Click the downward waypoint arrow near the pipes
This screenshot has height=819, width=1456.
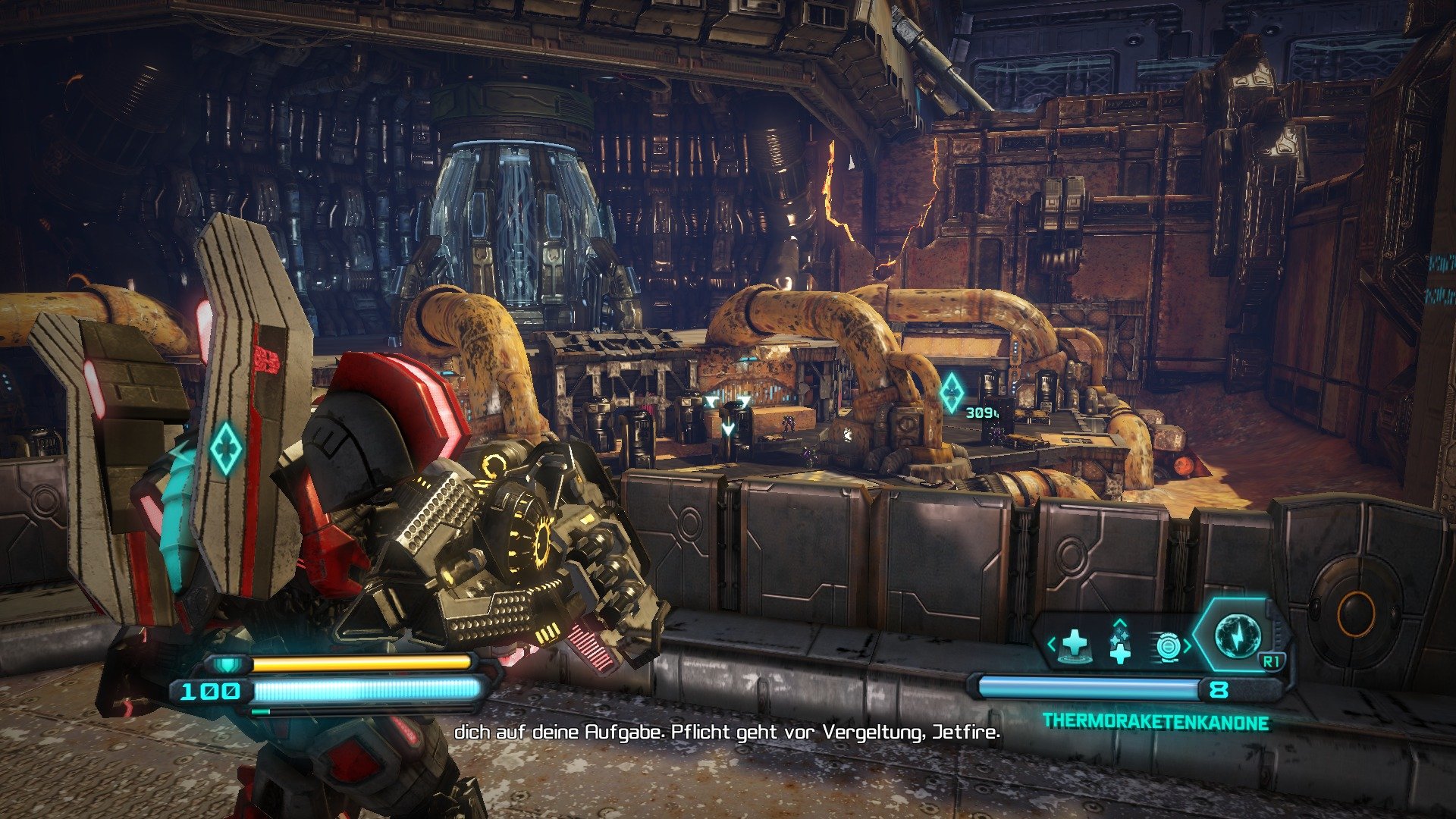coord(728,428)
